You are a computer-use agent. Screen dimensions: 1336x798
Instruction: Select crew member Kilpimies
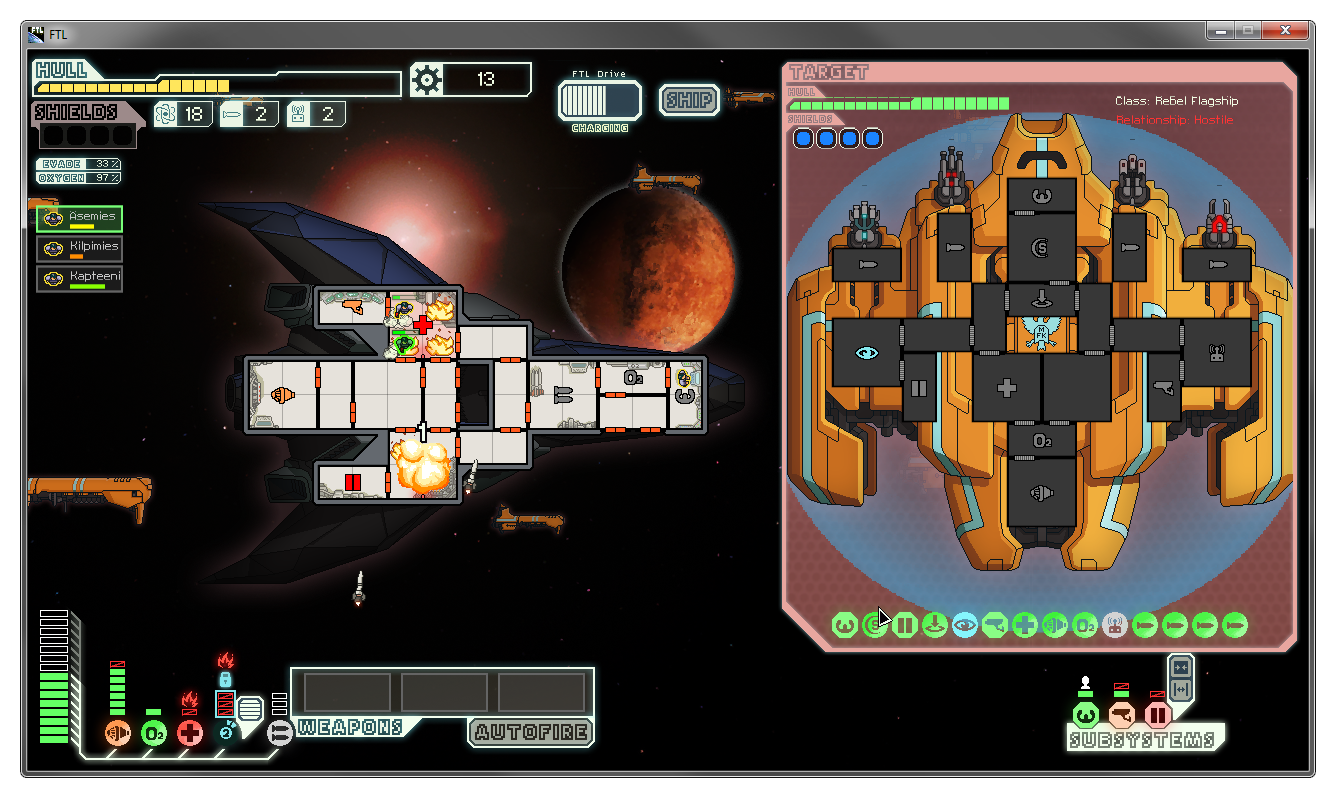pos(80,249)
